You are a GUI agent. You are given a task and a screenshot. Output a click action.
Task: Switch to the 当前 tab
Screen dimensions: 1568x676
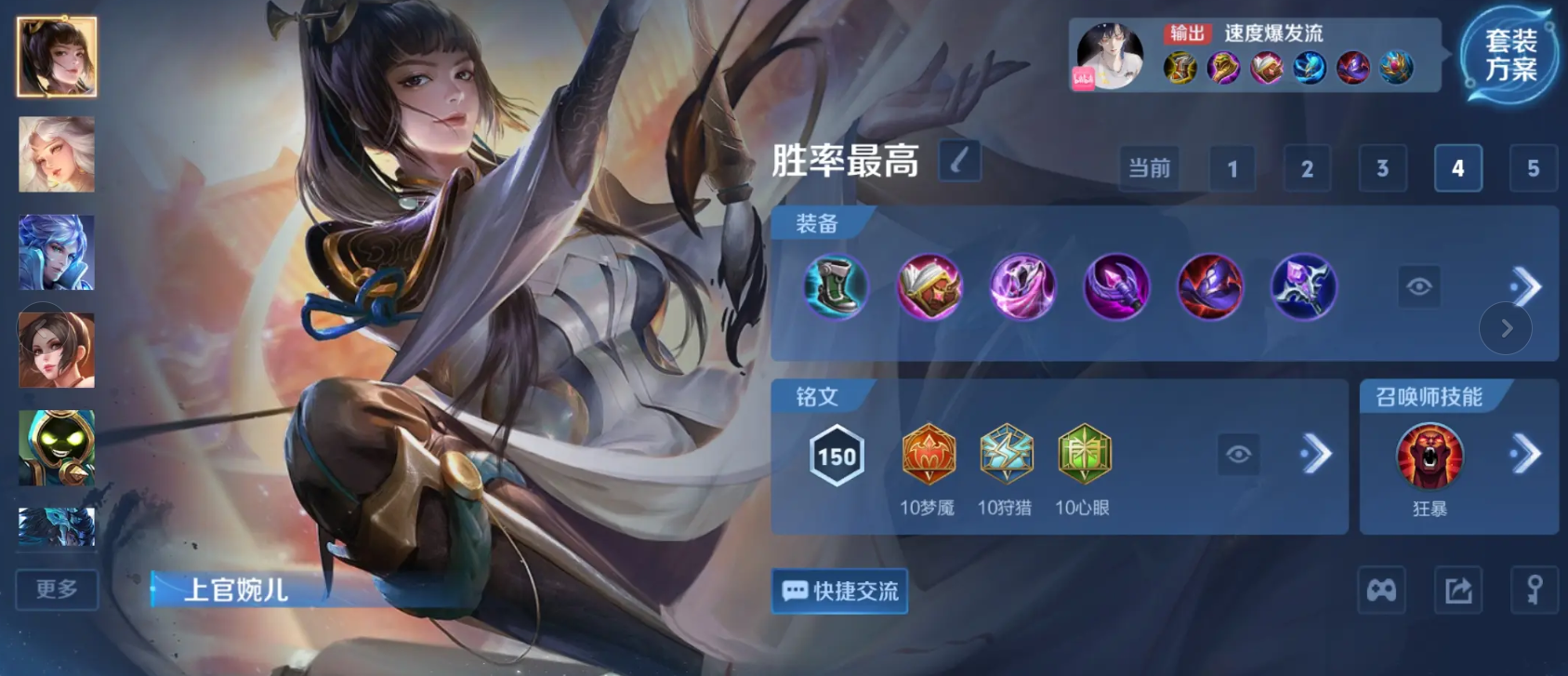[x=1148, y=168]
